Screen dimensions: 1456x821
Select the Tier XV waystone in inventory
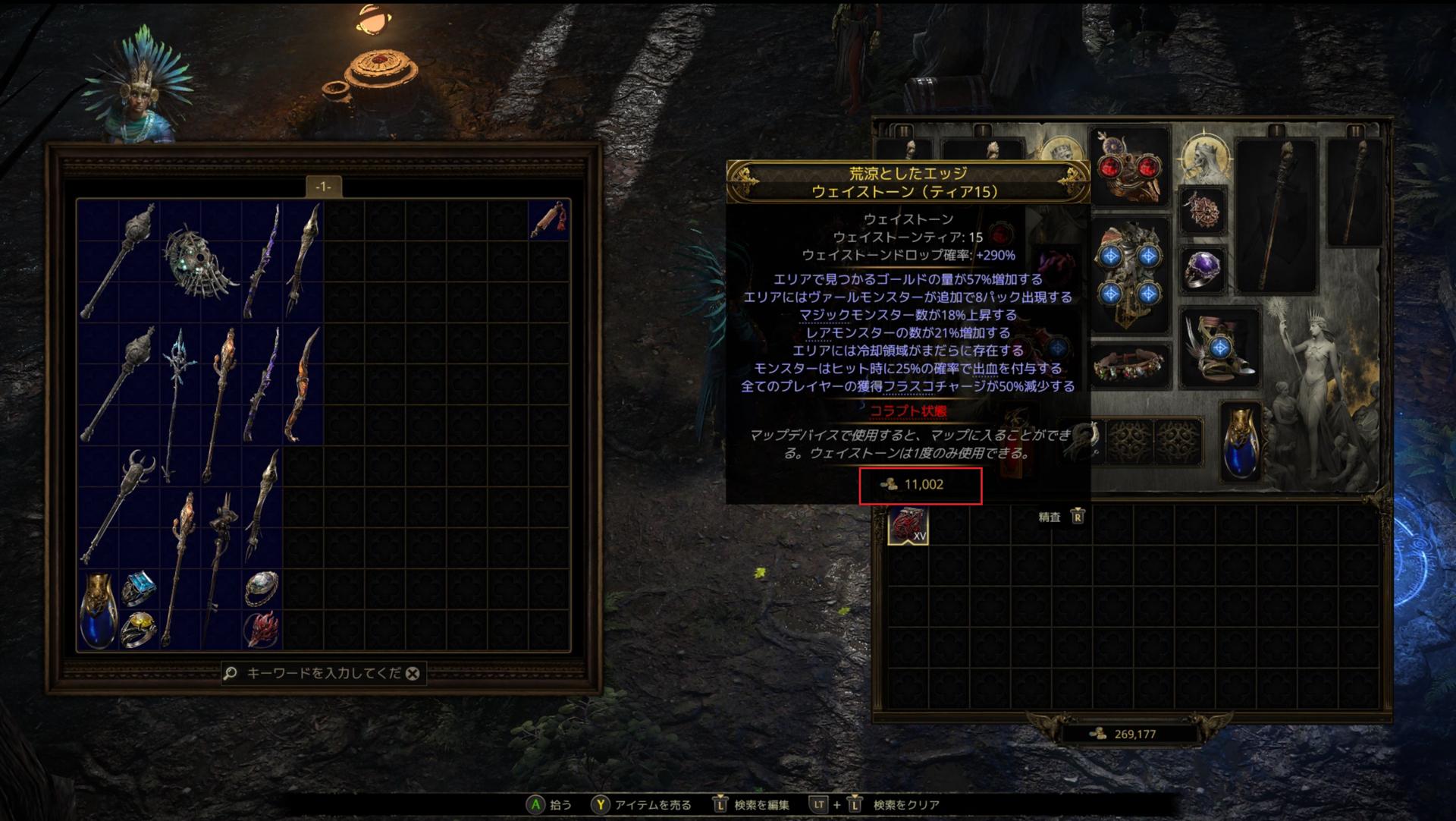click(908, 525)
